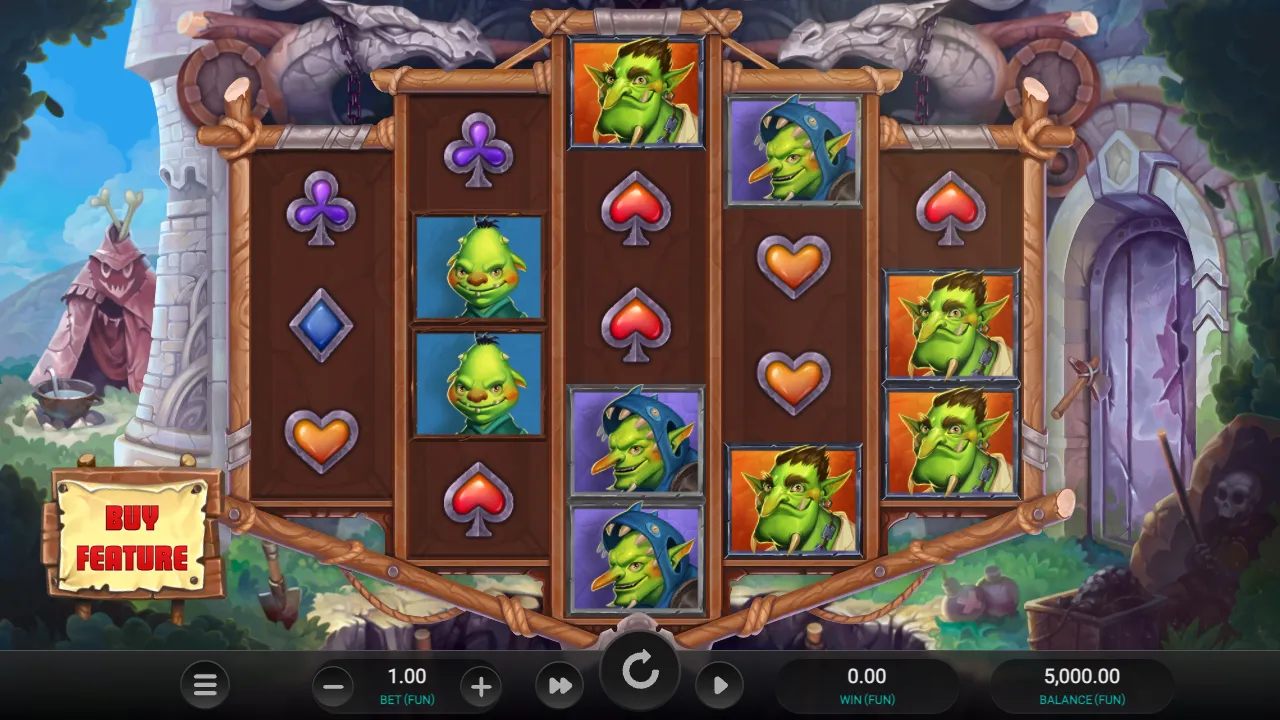Open the game menu via hamburger icon
The image size is (1280, 720).
tap(205, 685)
